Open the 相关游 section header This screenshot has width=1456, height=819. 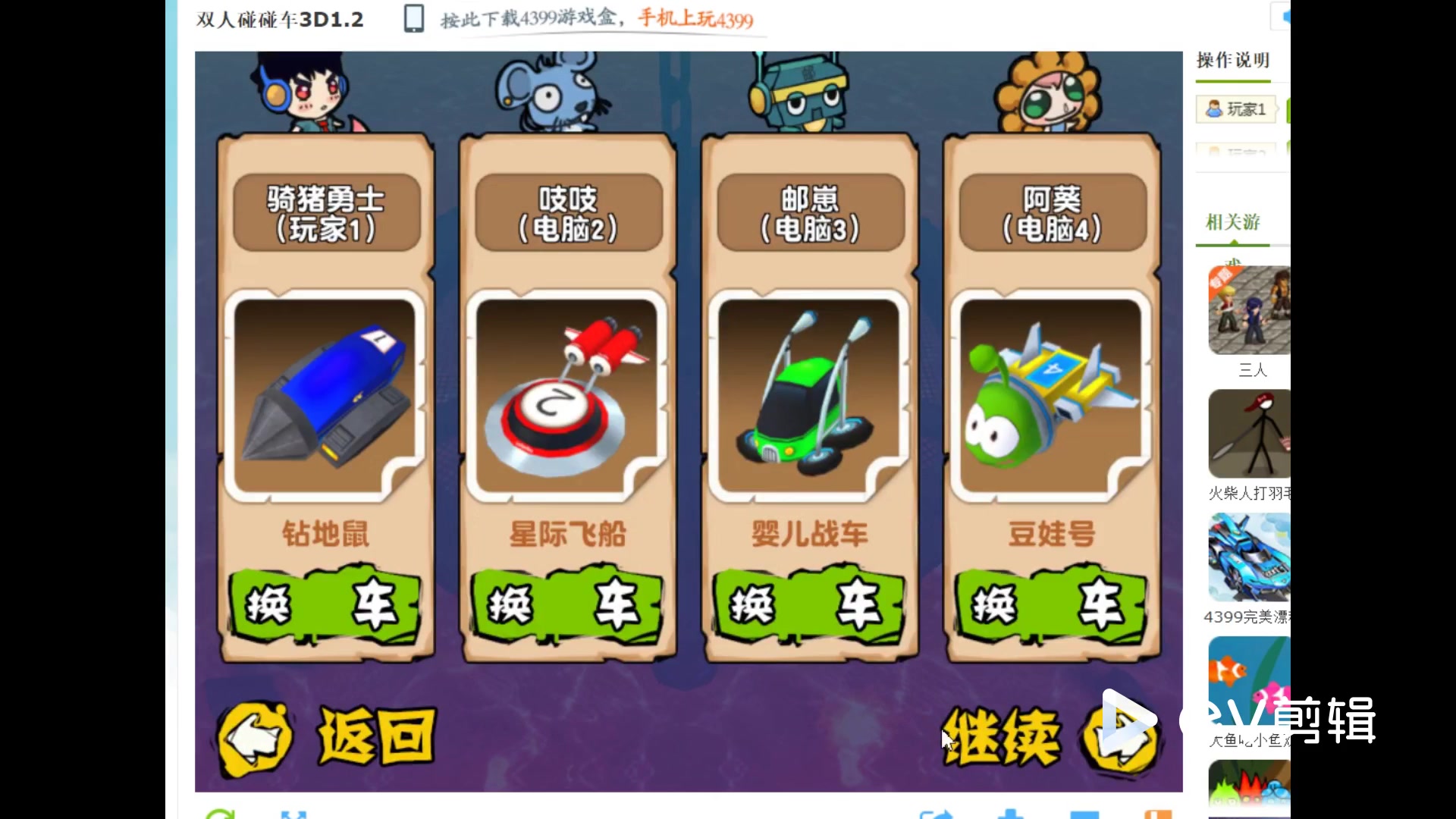[x=1233, y=221]
